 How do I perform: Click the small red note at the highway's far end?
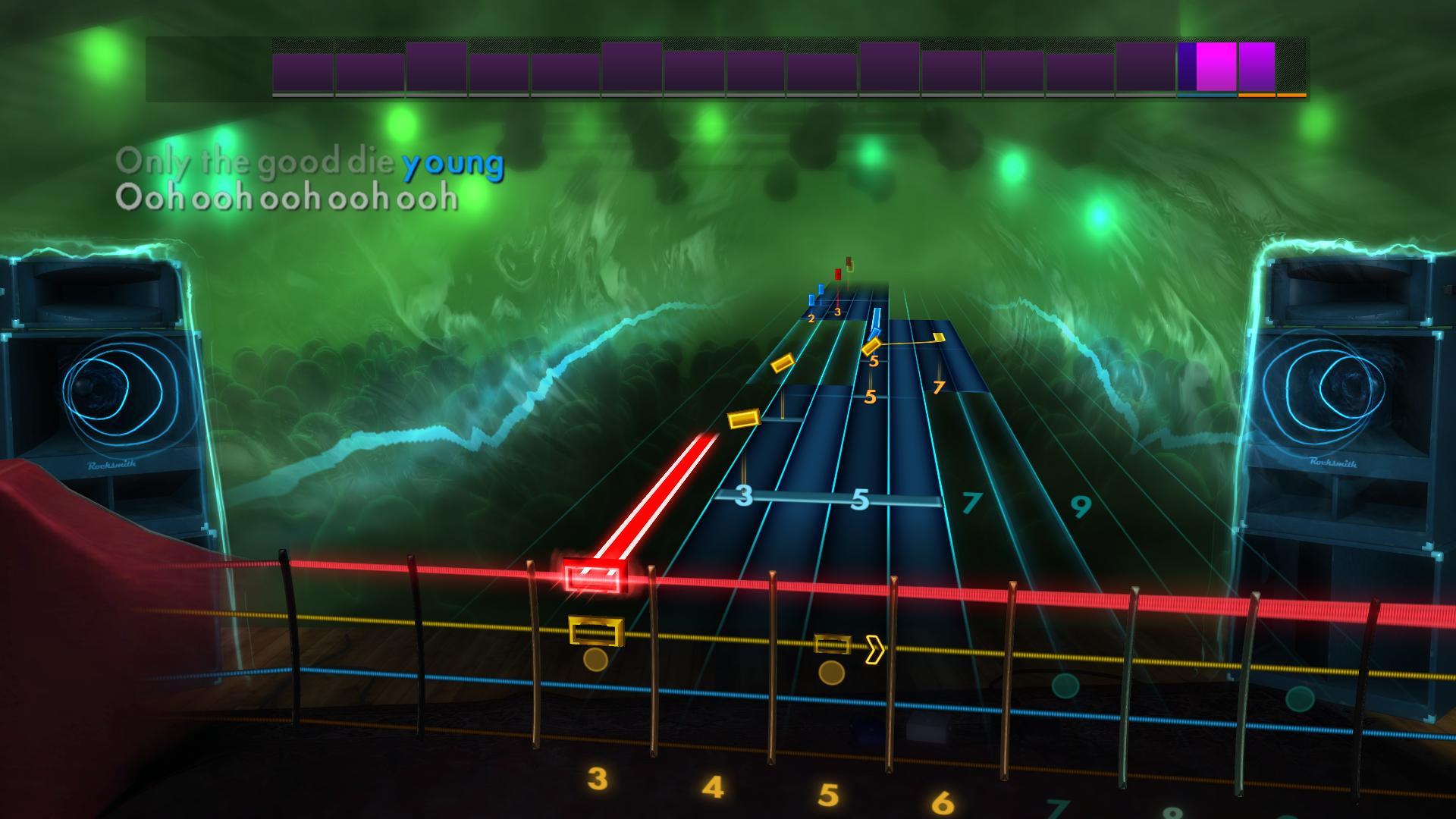coord(837,275)
